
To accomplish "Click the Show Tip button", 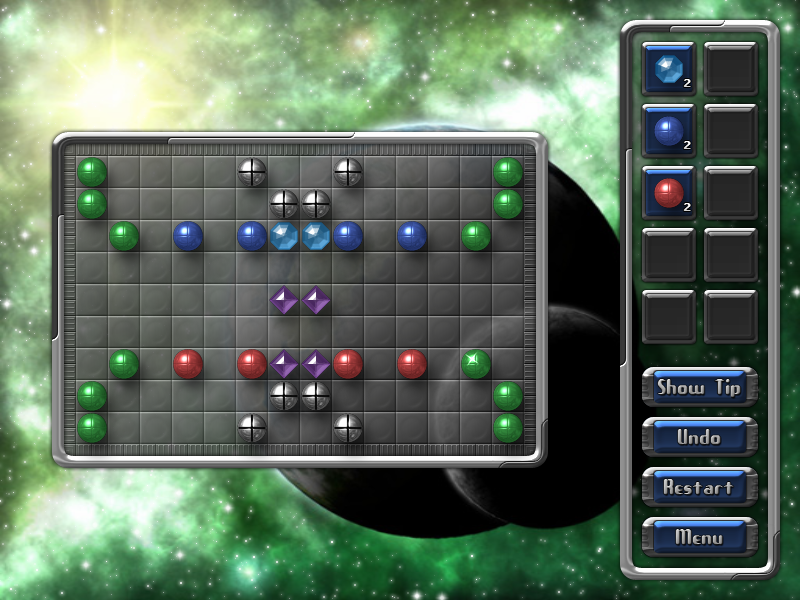I will [699, 387].
